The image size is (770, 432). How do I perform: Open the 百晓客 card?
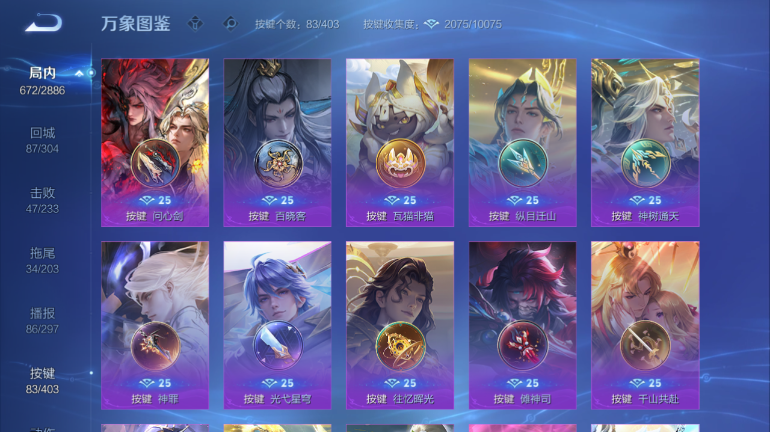(x=277, y=142)
